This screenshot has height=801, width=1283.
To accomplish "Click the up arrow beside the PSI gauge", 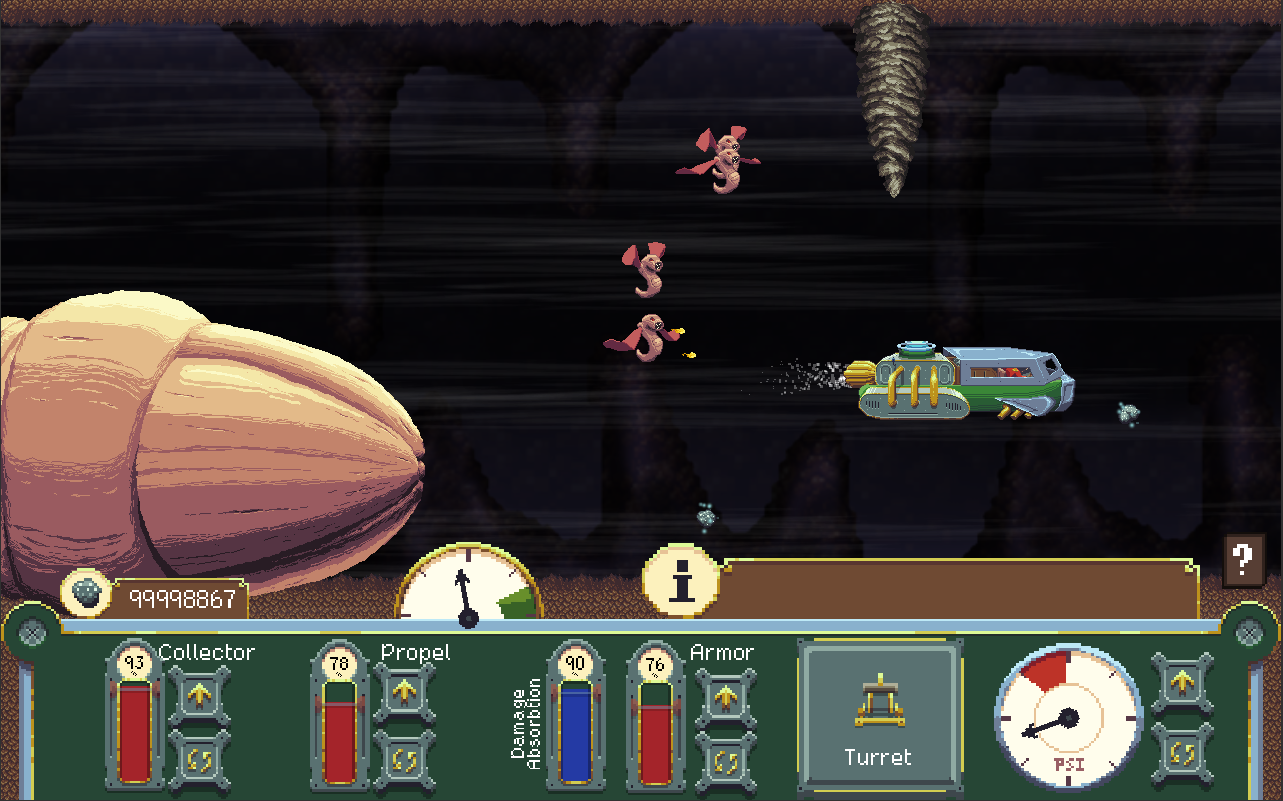I will [1183, 683].
